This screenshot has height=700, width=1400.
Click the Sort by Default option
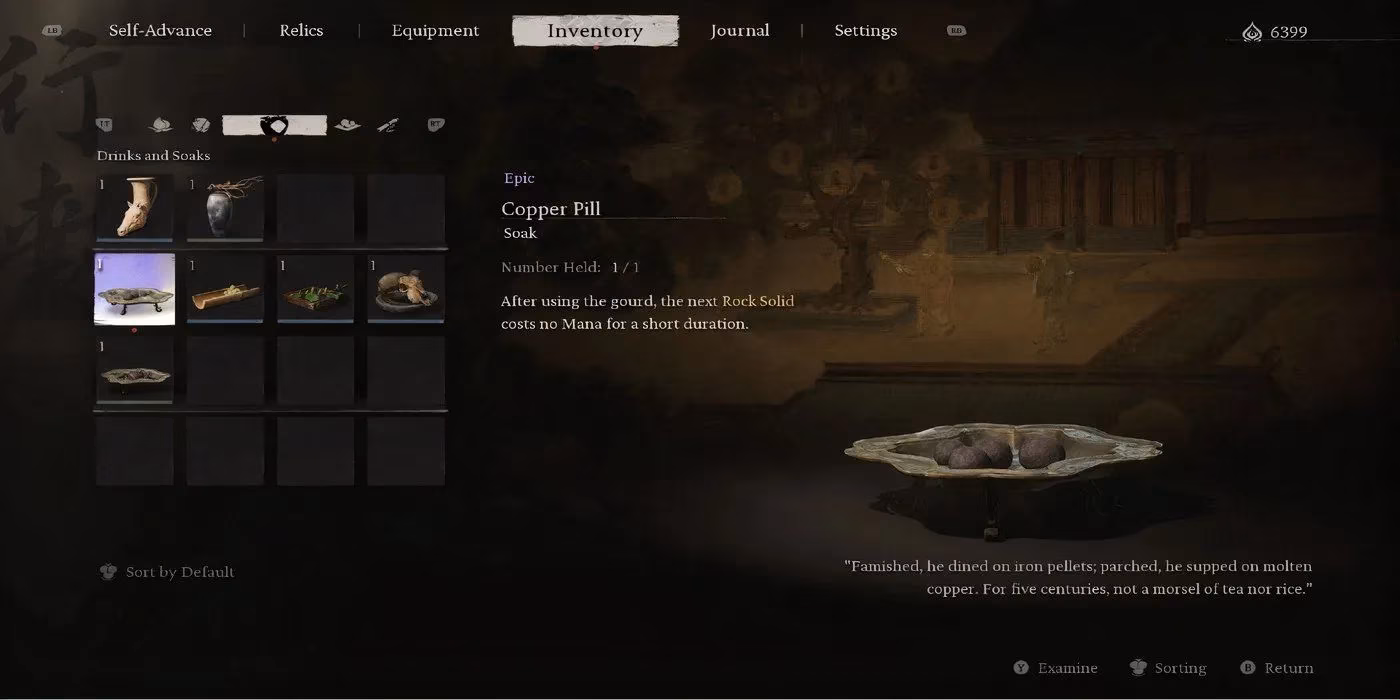tap(179, 572)
